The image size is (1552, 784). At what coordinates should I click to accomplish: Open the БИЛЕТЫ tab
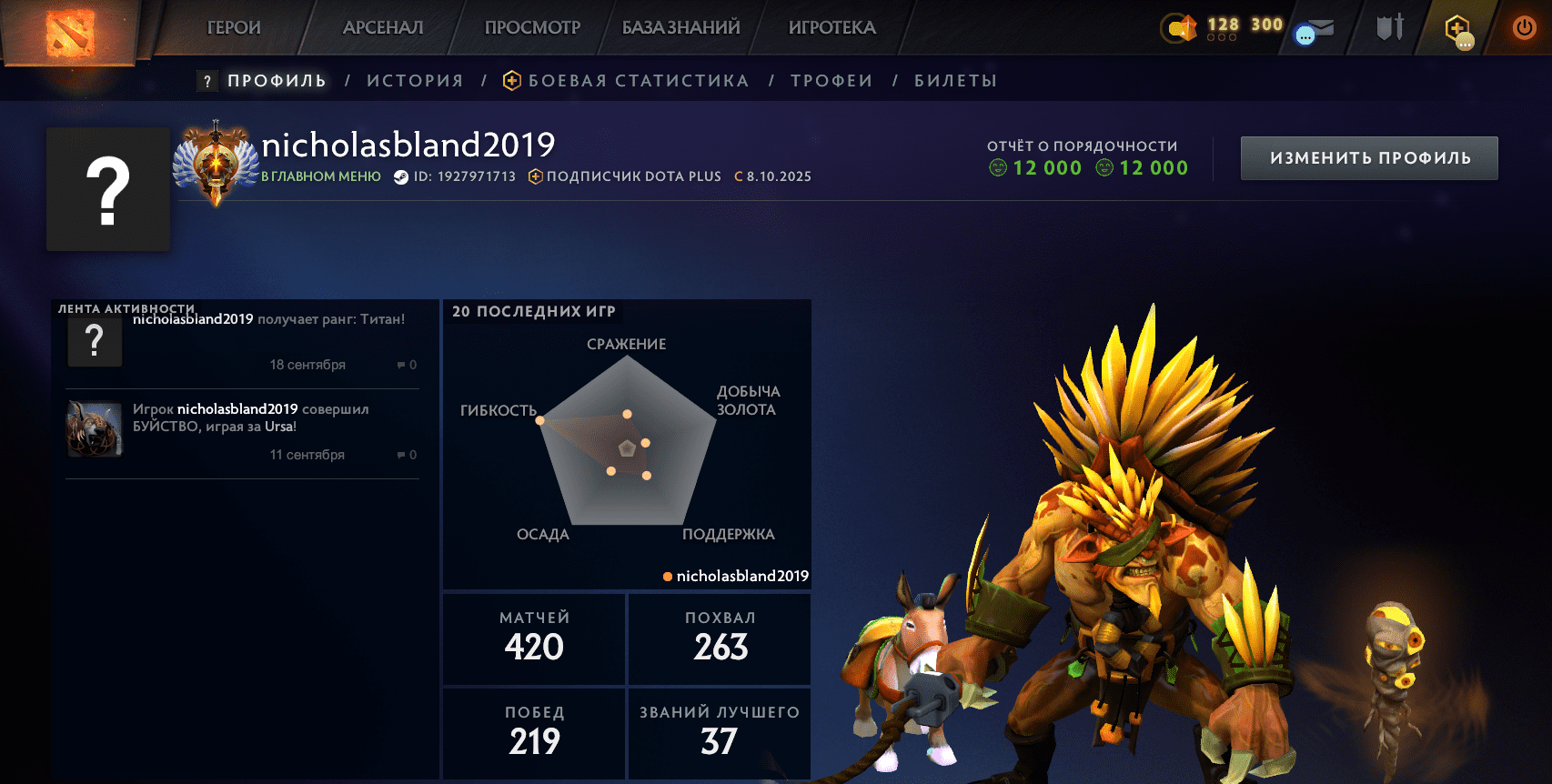(955, 80)
